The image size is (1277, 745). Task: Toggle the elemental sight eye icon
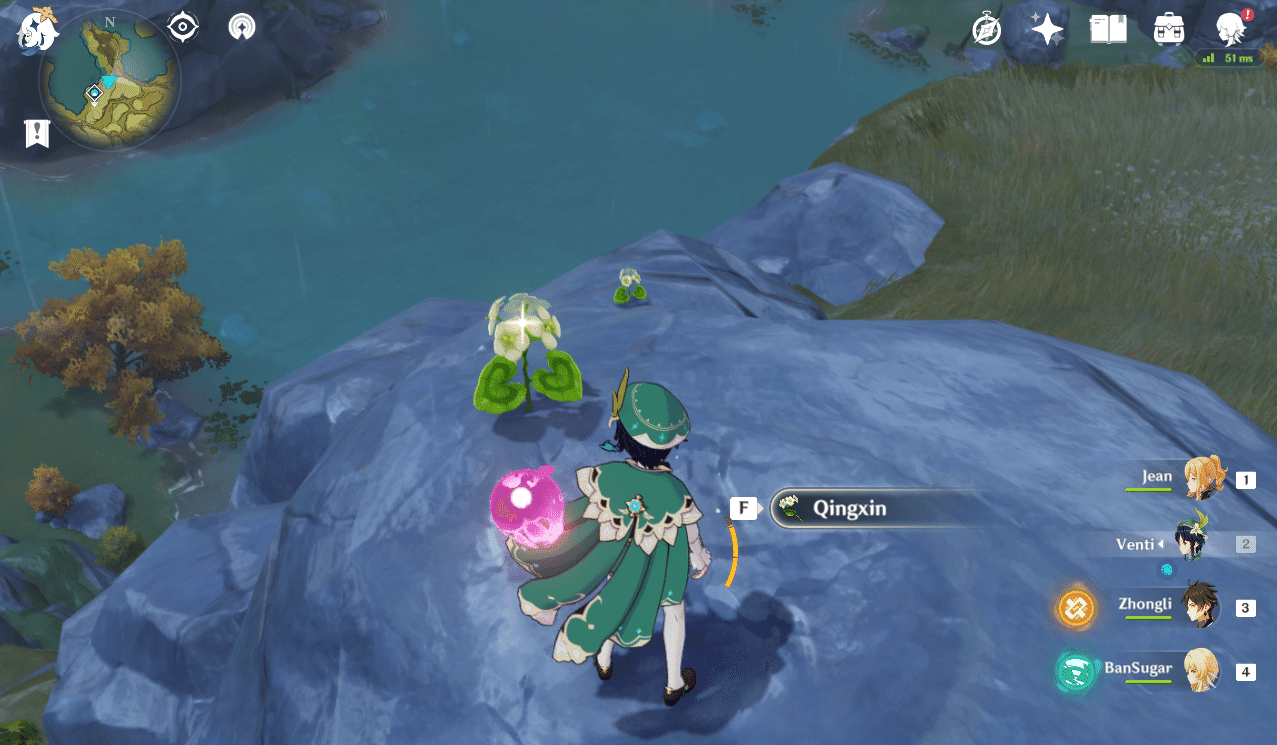(183, 27)
